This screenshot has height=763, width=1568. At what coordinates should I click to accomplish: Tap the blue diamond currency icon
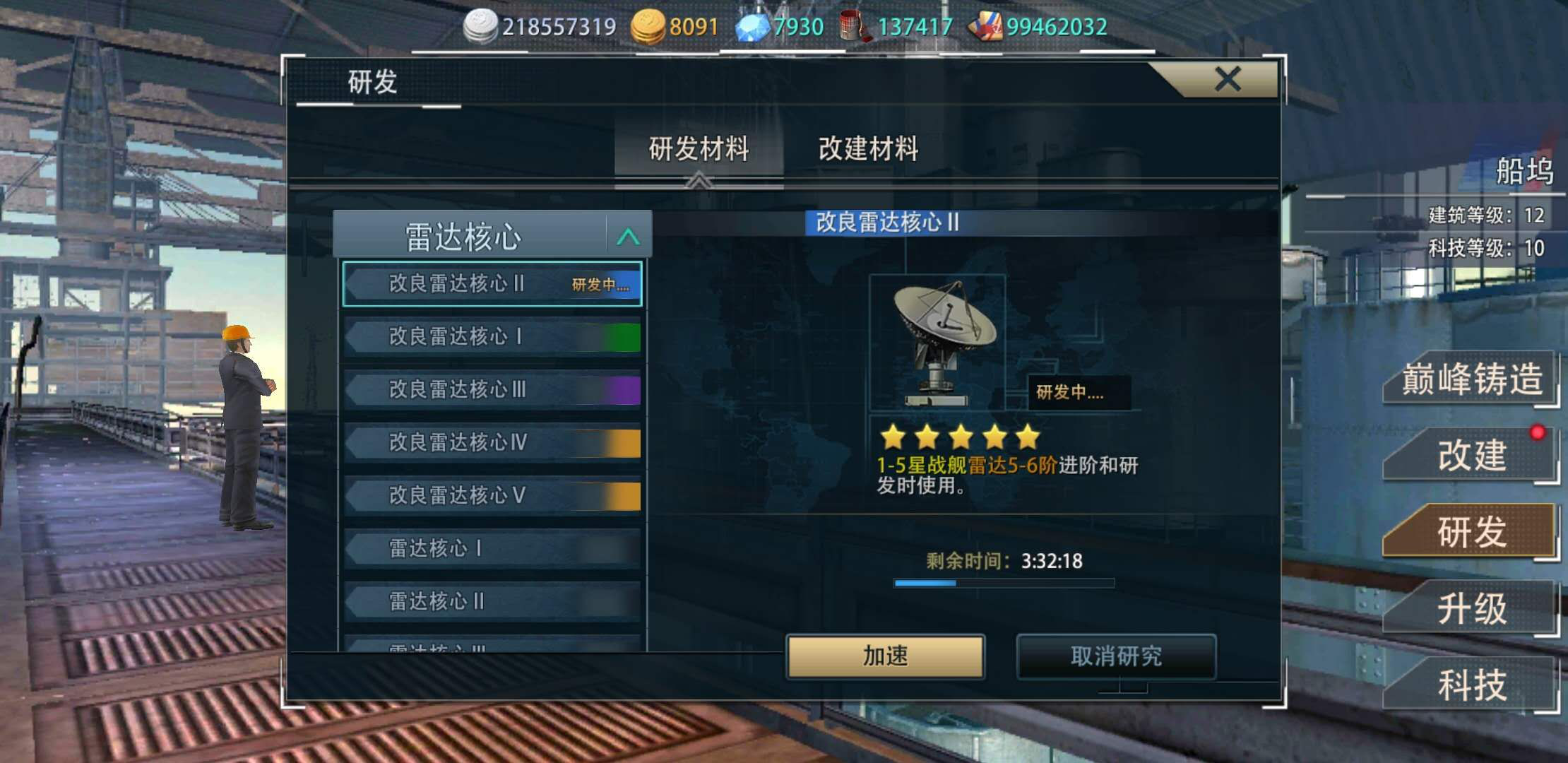752,27
